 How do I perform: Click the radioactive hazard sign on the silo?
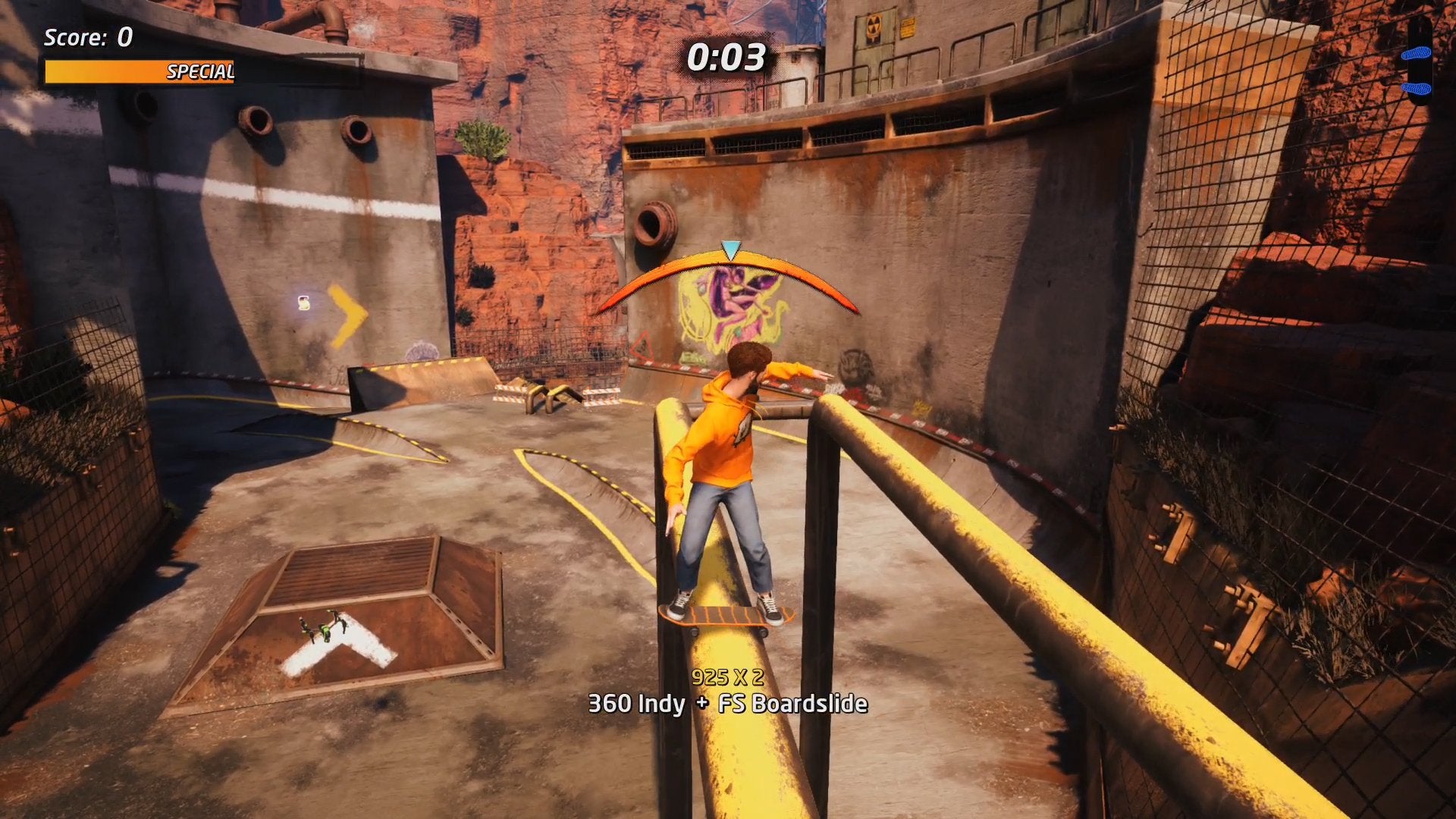click(872, 27)
